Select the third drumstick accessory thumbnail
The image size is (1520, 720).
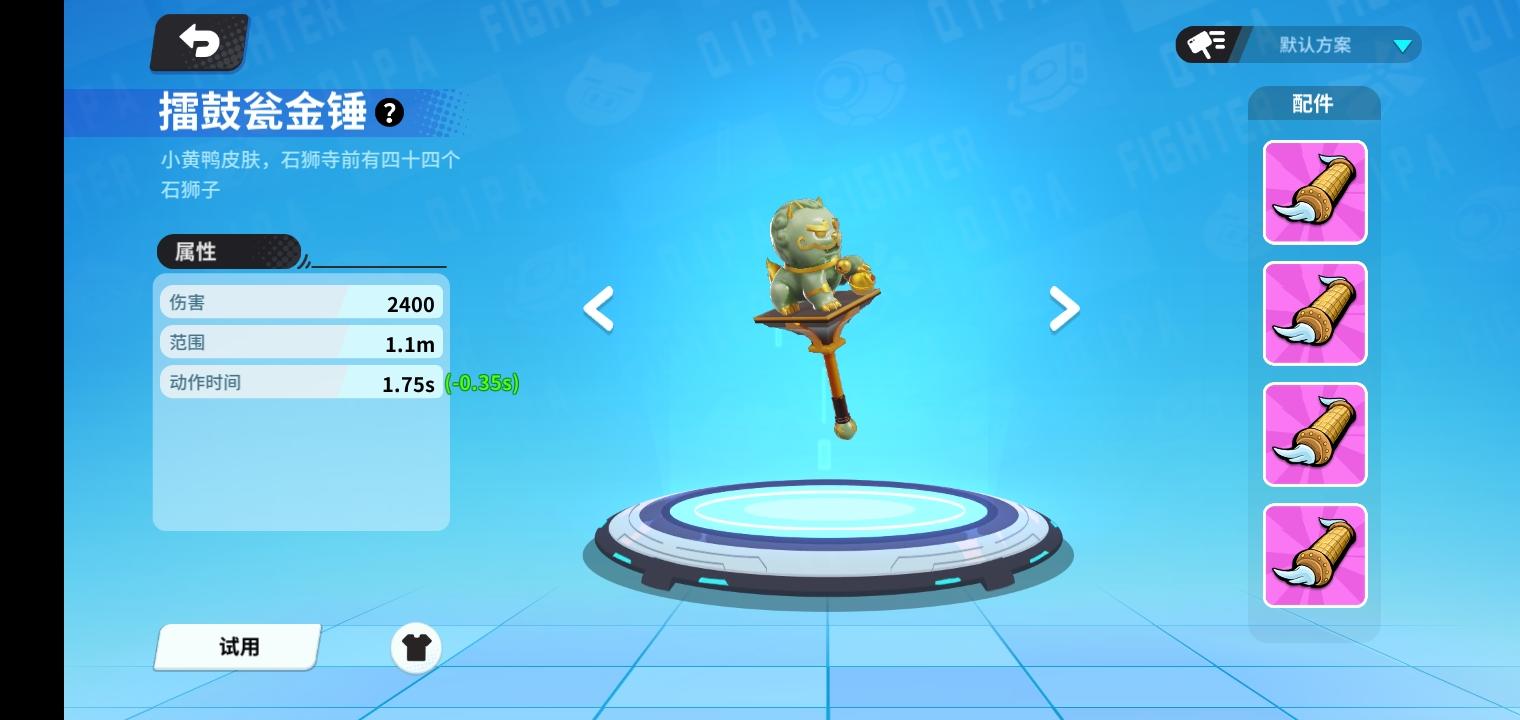point(1314,434)
